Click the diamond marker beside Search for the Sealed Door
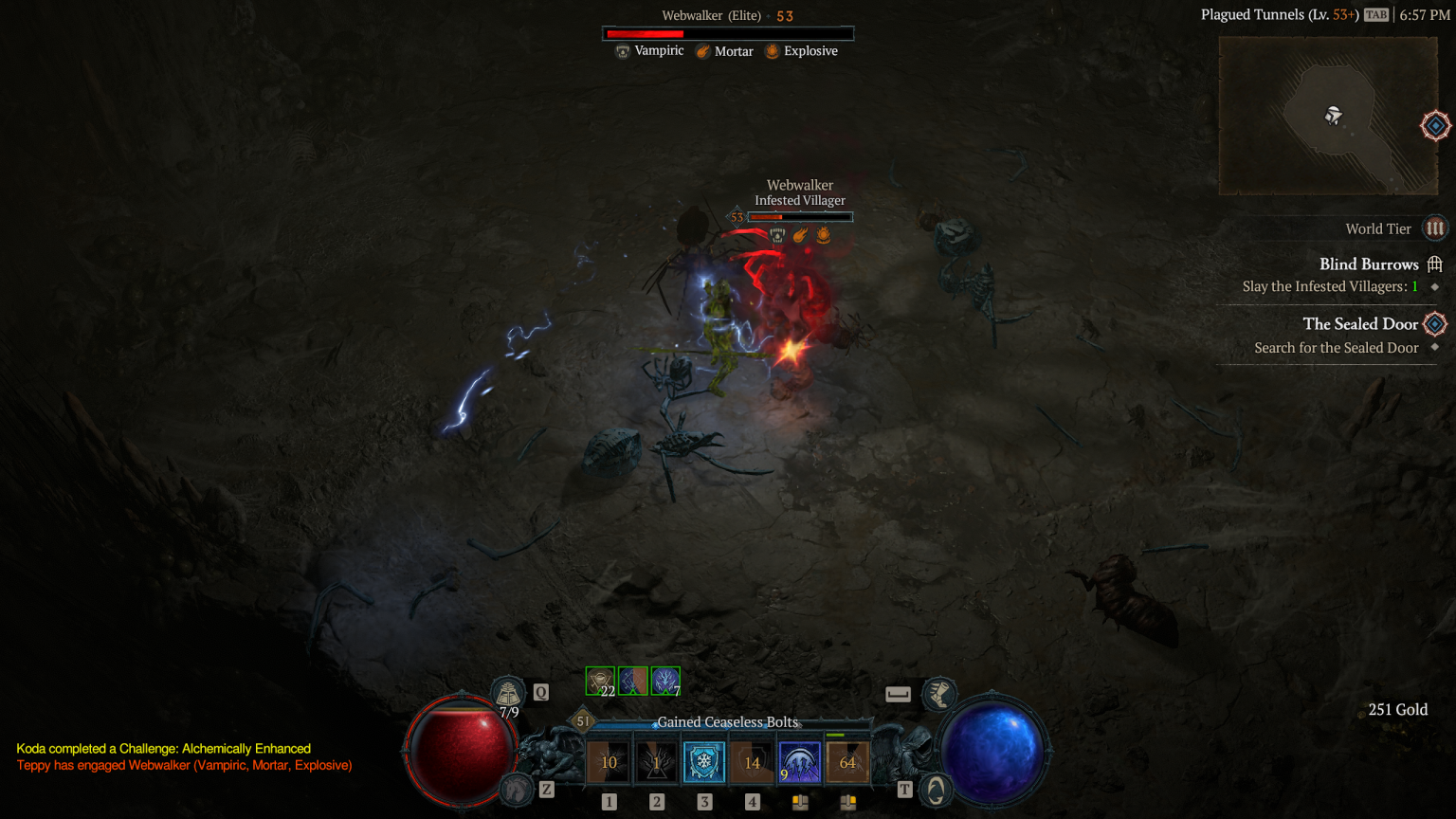 click(x=1434, y=348)
